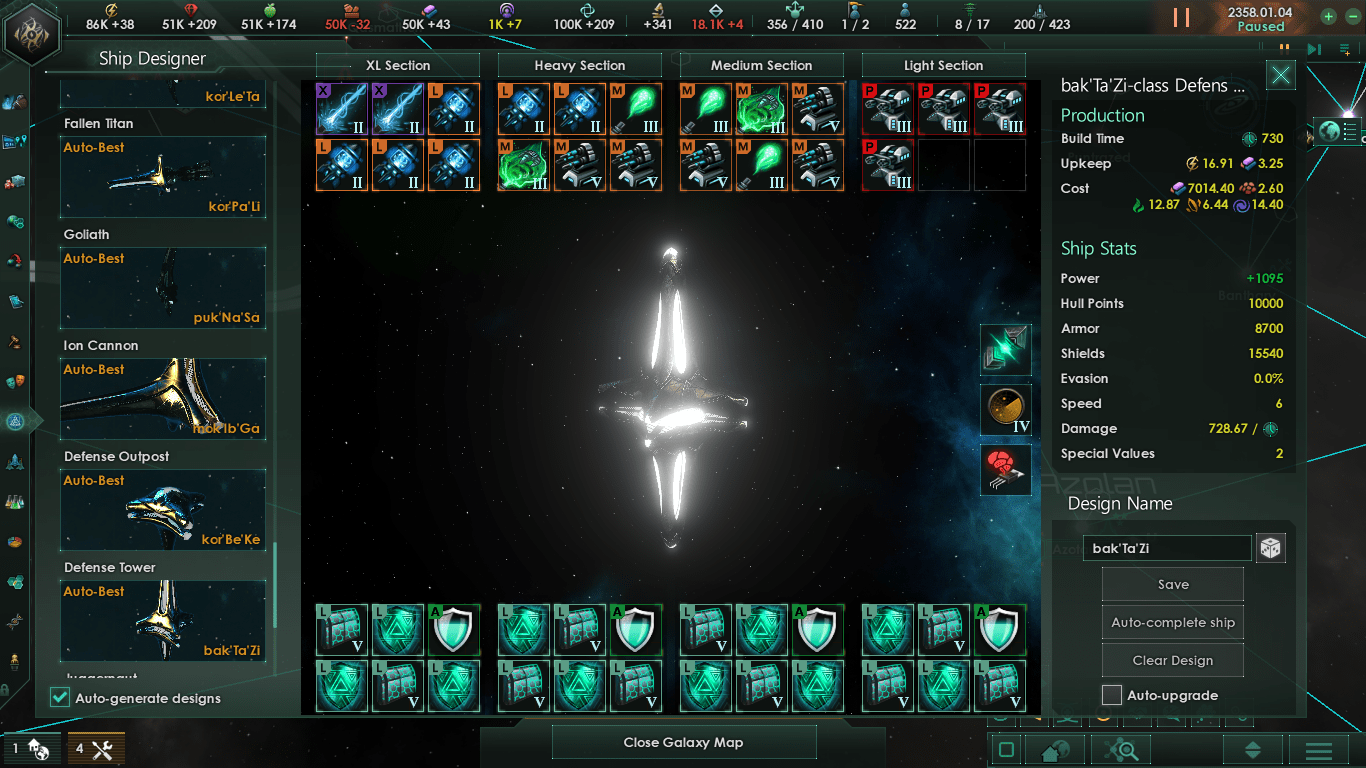Click the orange planet sensor component slot
This screenshot has width=1366, height=768.
[x=1006, y=410]
